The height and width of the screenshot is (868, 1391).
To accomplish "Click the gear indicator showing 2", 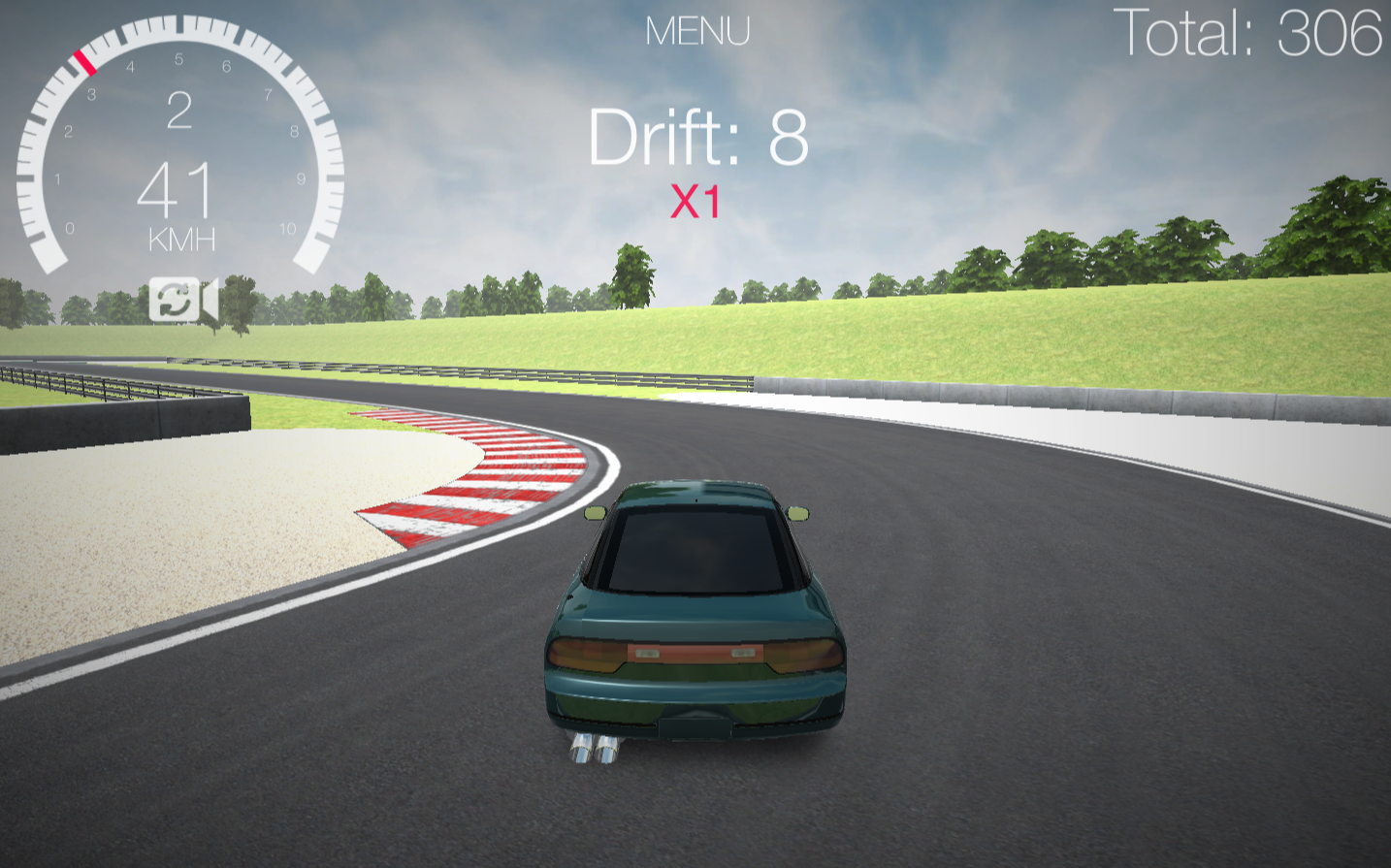I will [x=178, y=110].
